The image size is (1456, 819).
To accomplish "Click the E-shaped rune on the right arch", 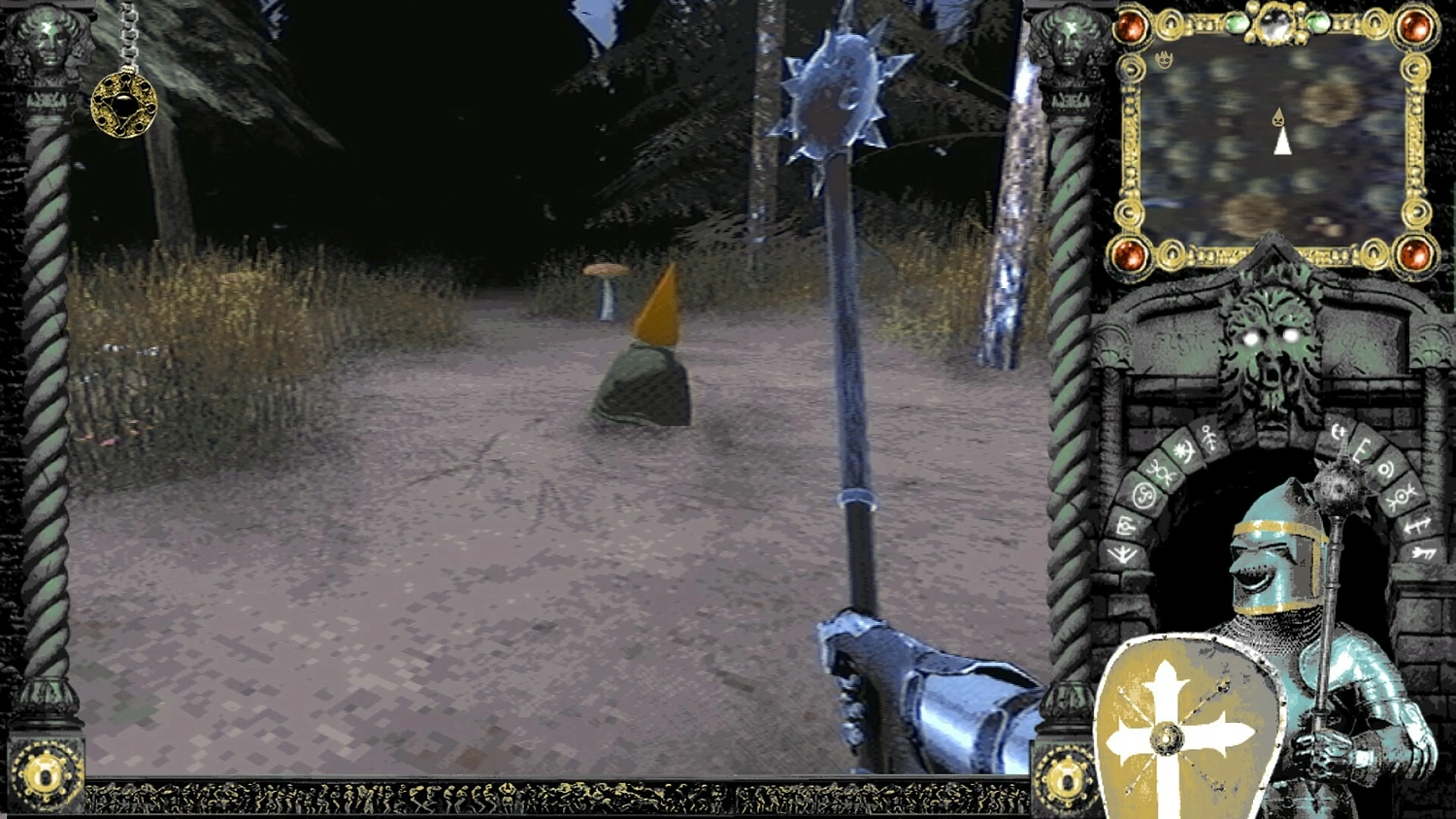I will pos(1362,452).
